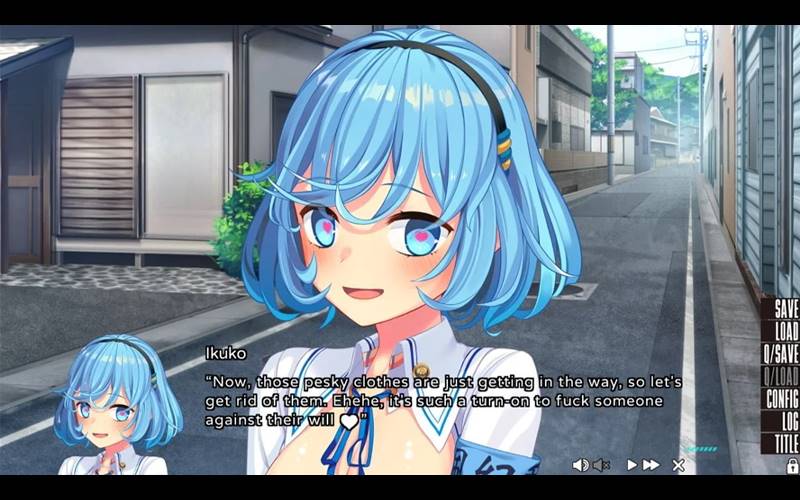The image size is (800, 500).
Task: Activate skip with the fast-forward arrows
Action: (651, 465)
